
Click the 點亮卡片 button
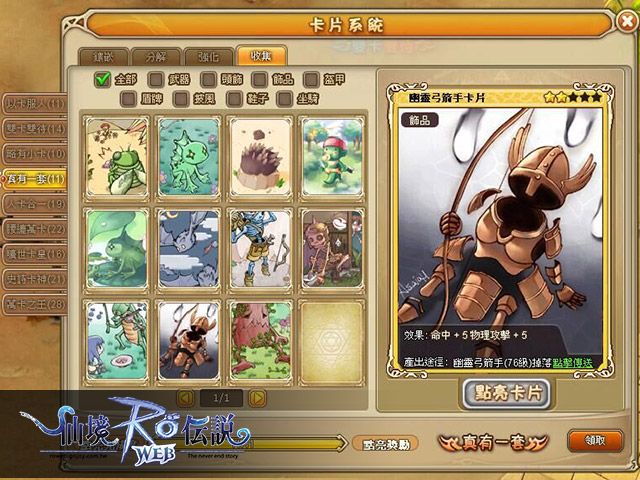coord(506,394)
